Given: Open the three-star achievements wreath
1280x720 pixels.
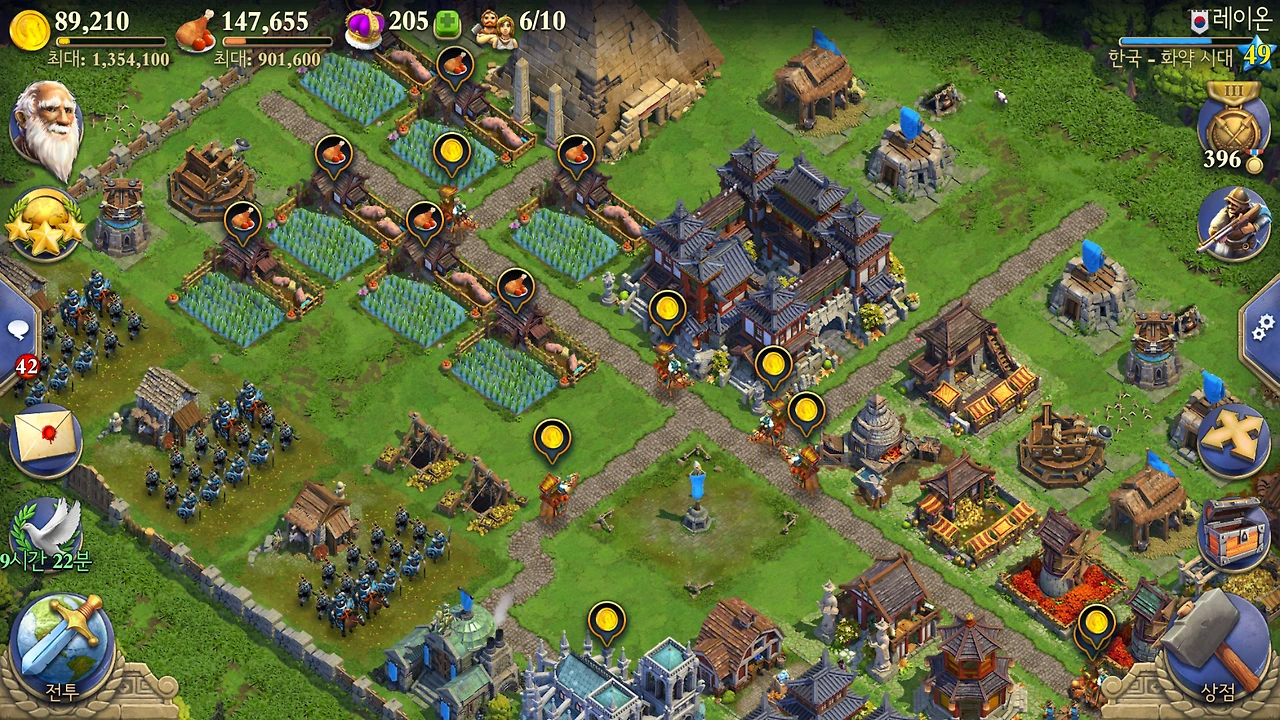Looking at the screenshot, I should [44, 224].
